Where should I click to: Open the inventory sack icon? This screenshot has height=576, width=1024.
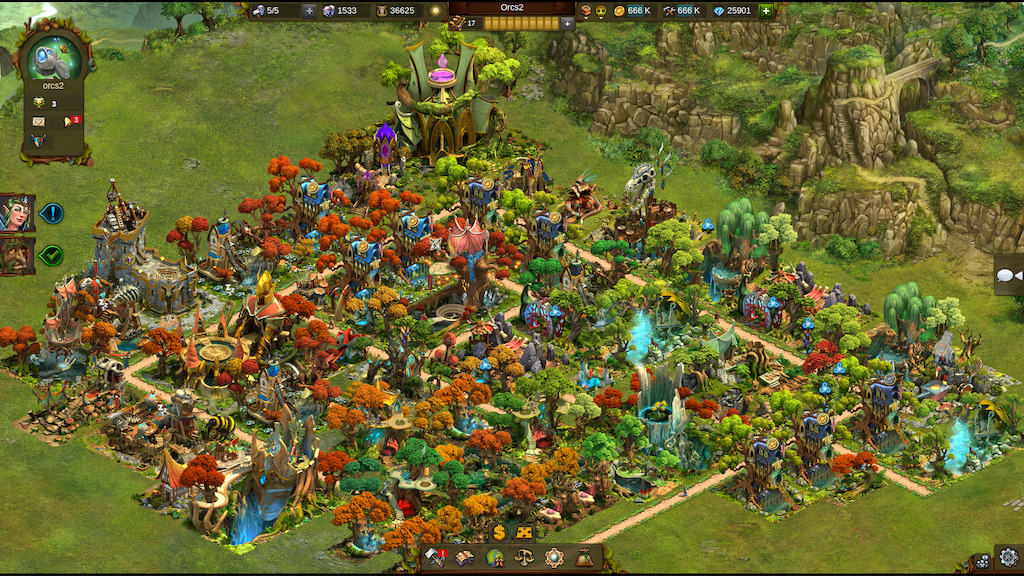(583, 558)
